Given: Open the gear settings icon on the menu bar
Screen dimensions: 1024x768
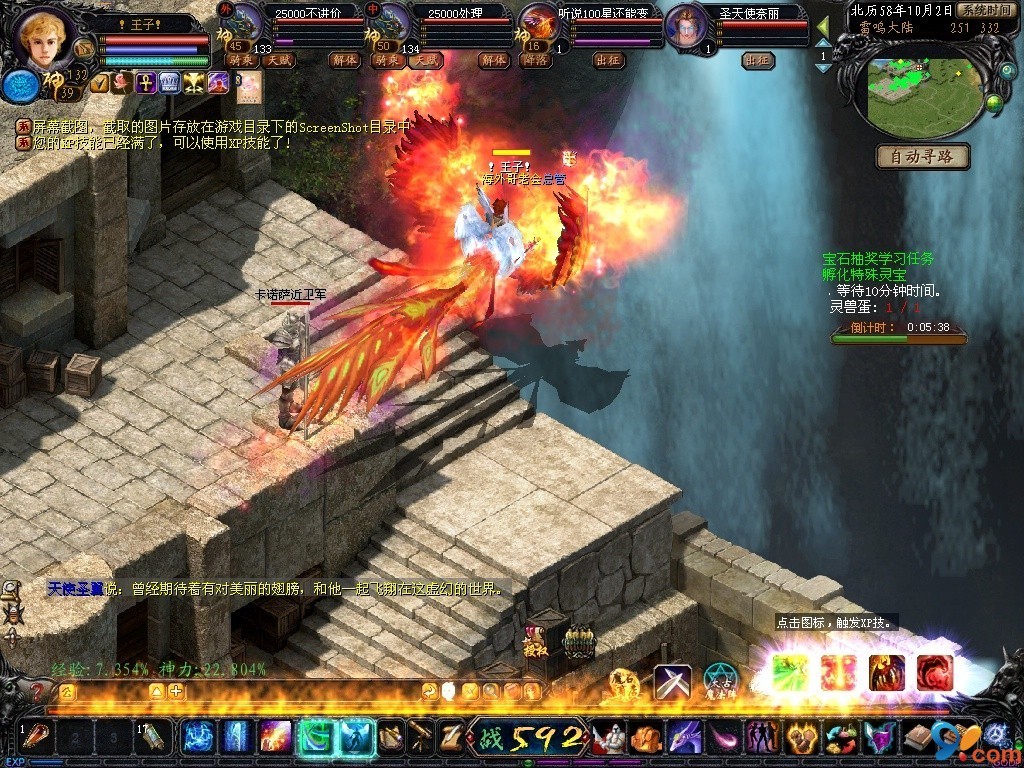Looking at the screenshot, I should [x=995, y=738].
